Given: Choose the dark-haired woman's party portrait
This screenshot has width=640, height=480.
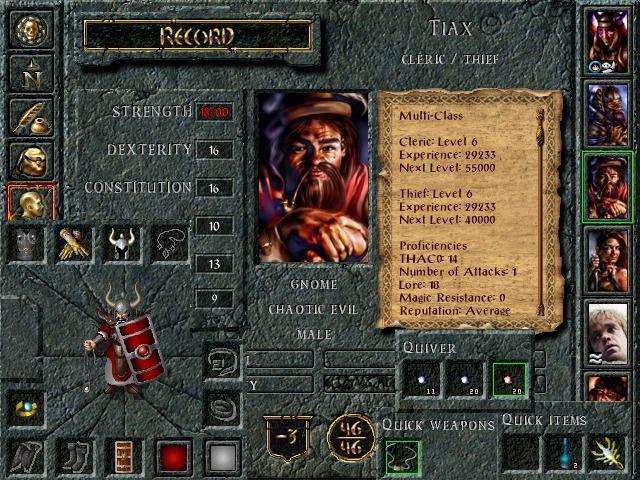Looking at the screenshot, I should tap(607, 258).
